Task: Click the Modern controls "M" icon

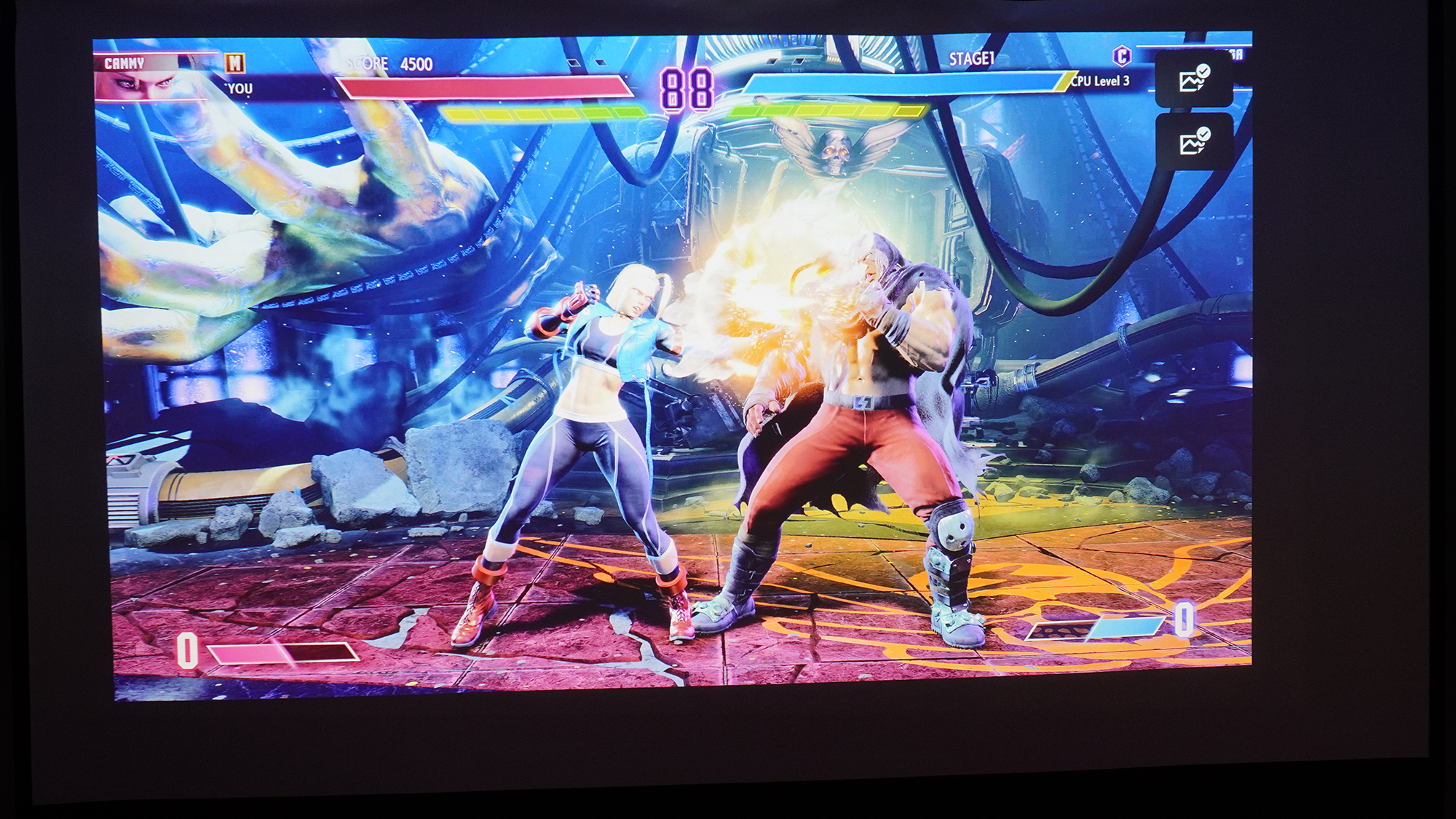Action: pyautogui.click(x=235, y=64)
